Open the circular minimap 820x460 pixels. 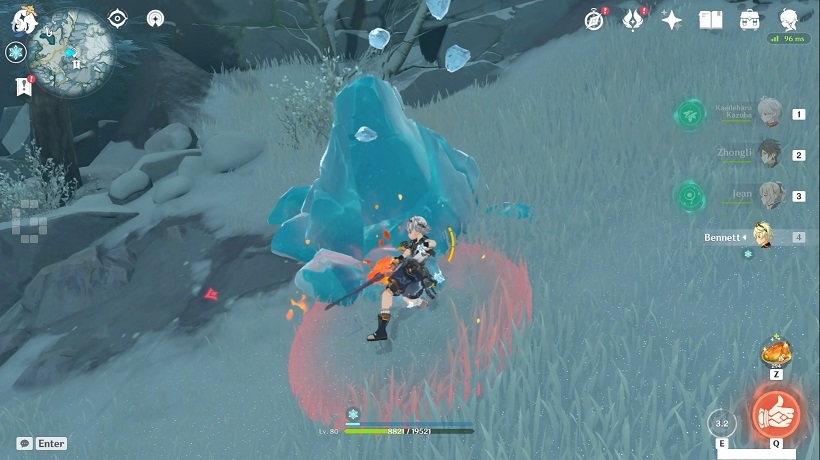point(72,46)
